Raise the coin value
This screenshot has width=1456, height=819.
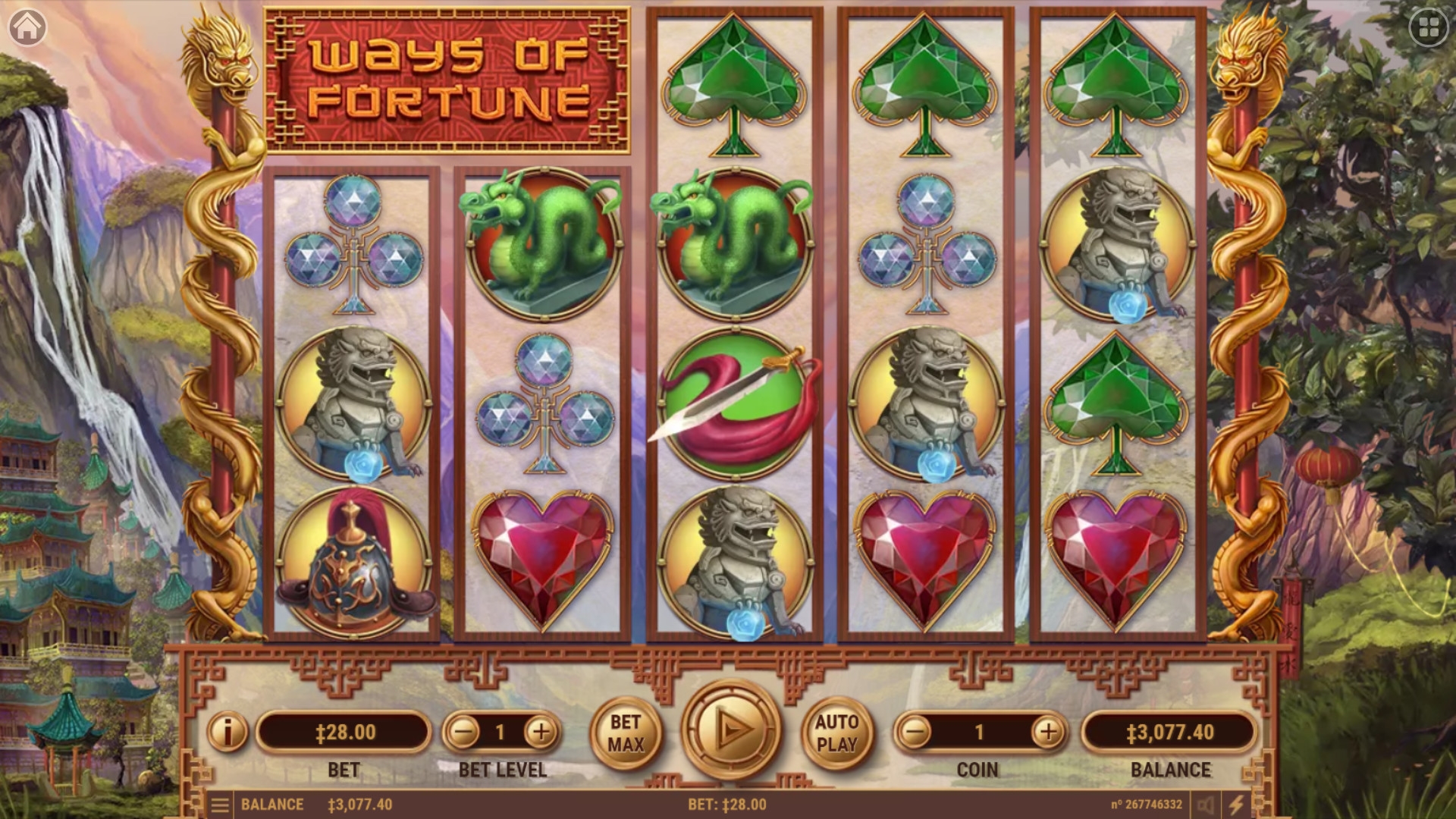1048,732
